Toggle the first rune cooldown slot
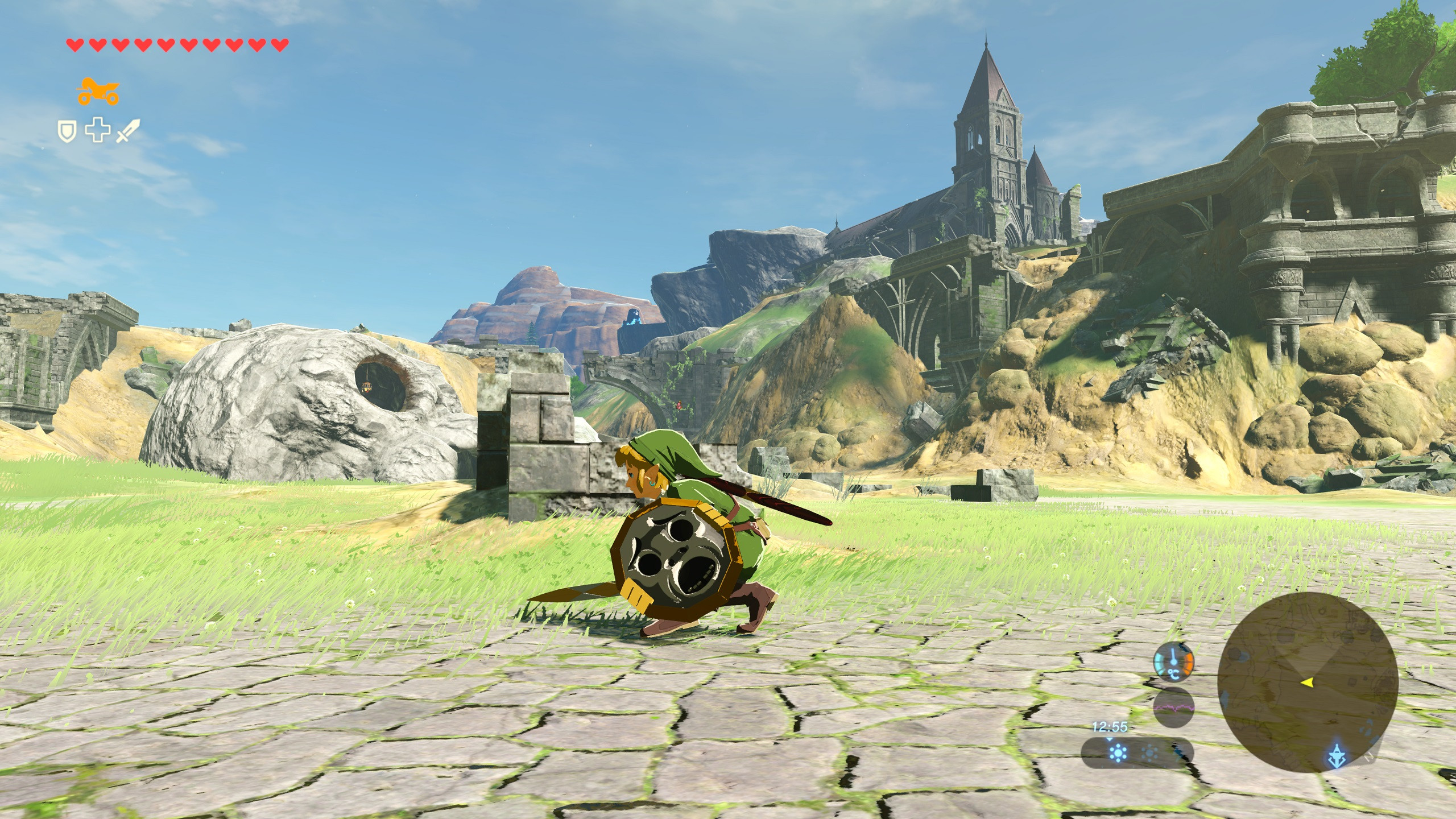This screenshot has width=1456, height=819. [1118, 753]
